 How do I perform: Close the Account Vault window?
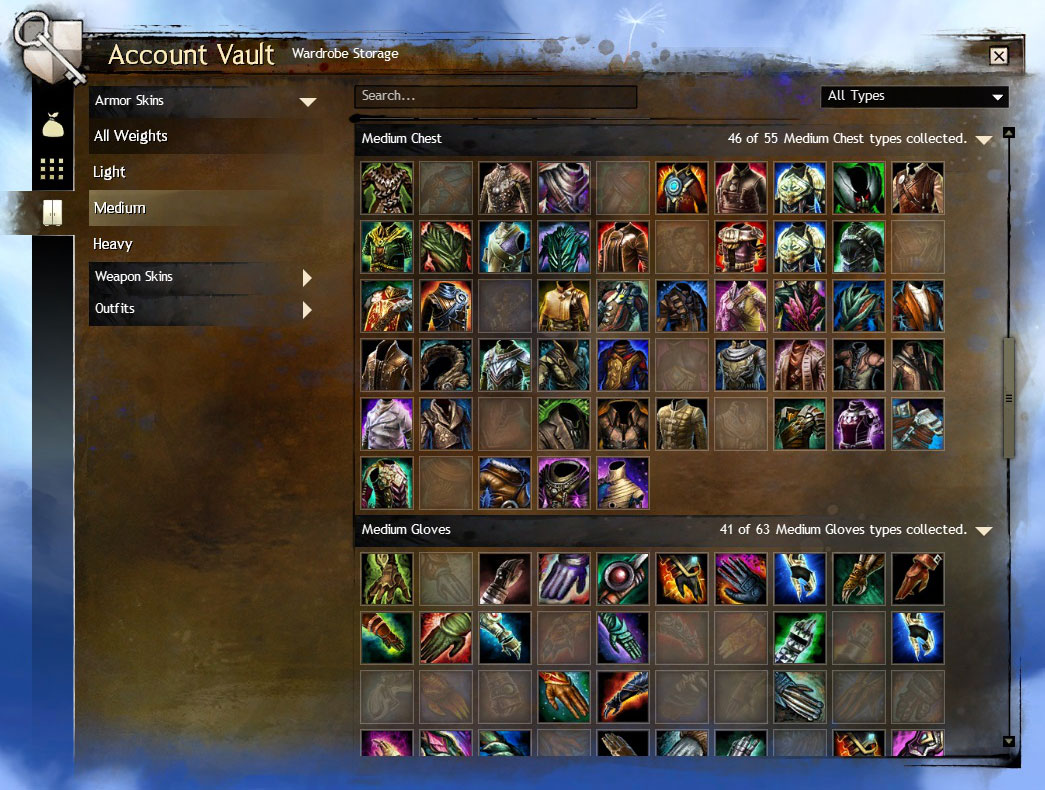click(x=998, y=56)
